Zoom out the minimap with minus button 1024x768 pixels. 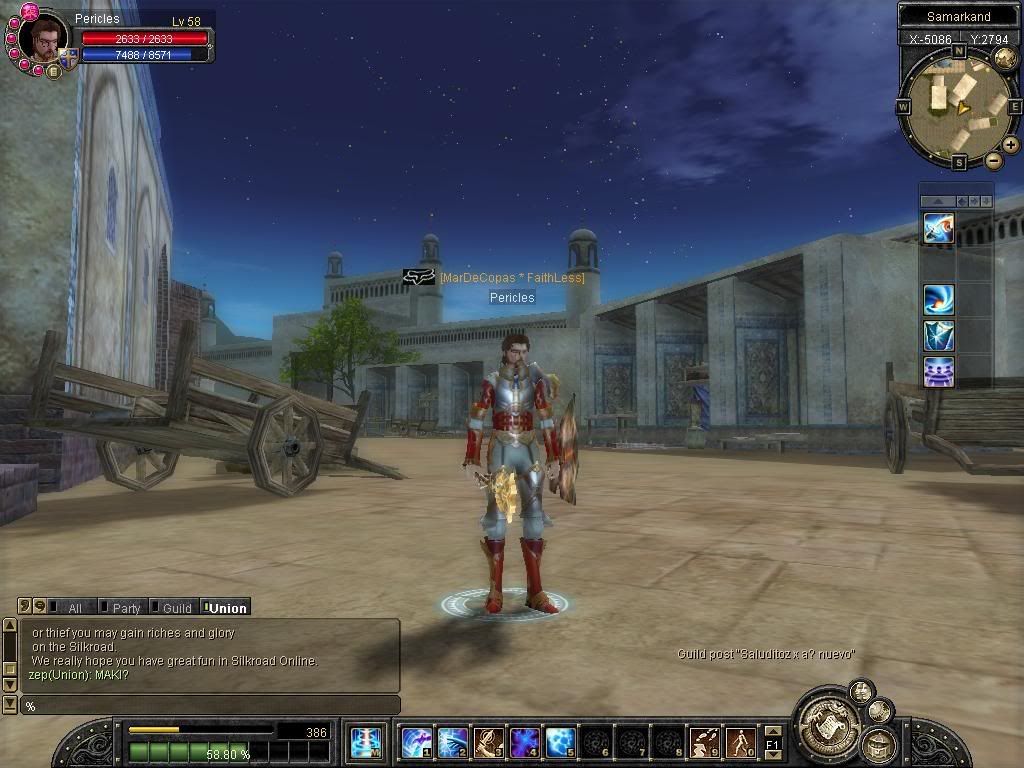(x=993, y=160)
